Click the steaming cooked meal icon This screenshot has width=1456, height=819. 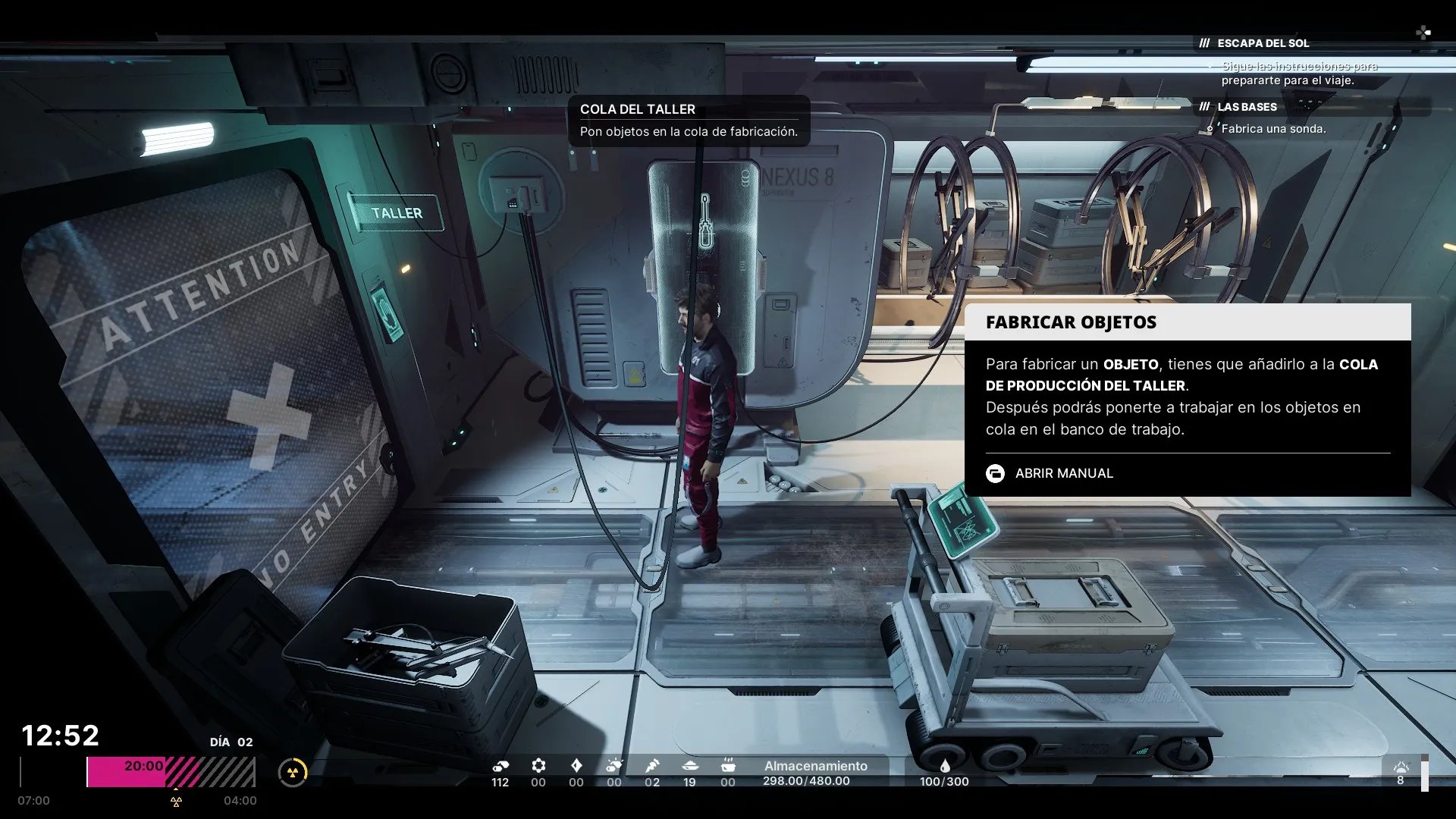tap(728, 766)
